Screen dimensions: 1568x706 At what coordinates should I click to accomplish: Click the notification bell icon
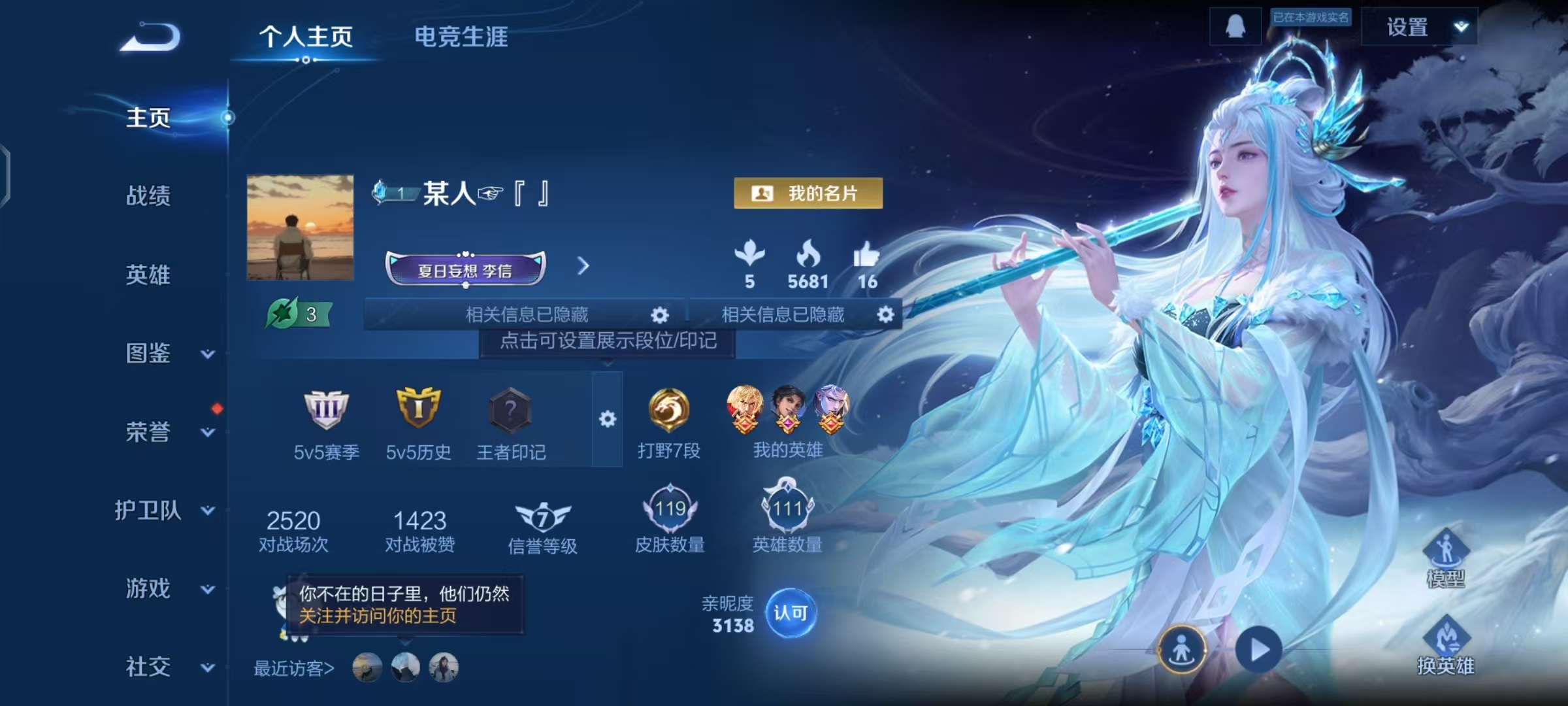pyautogui.click(x=1237, y=27)
